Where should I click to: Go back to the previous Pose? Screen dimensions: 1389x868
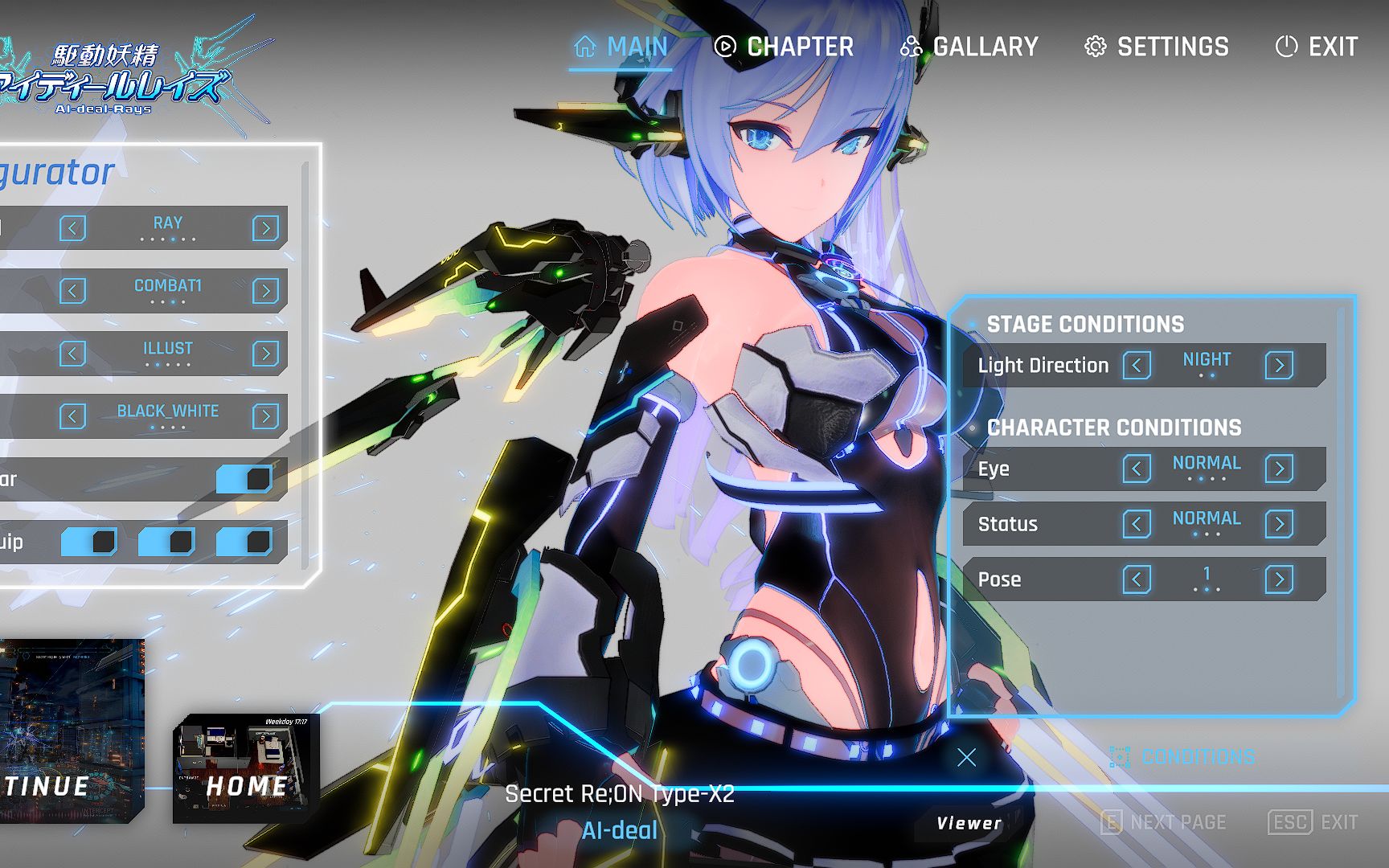[1137, 579]
